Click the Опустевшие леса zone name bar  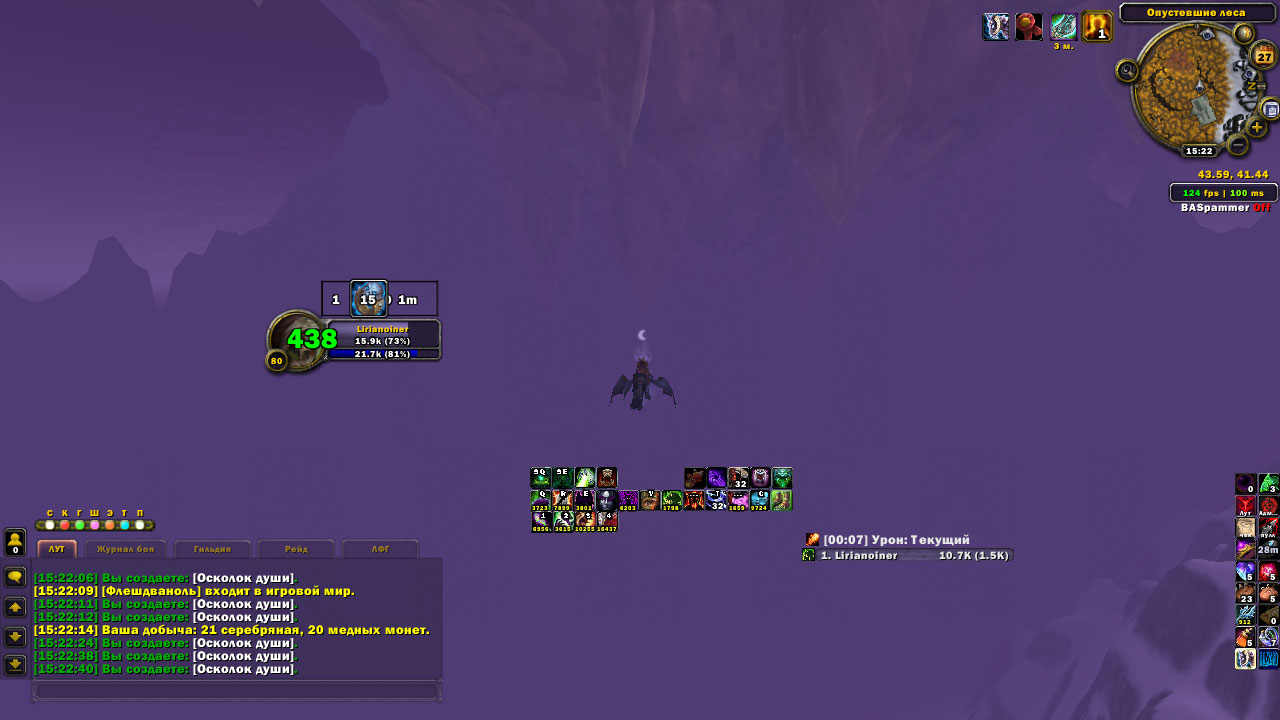[1196, 13]
